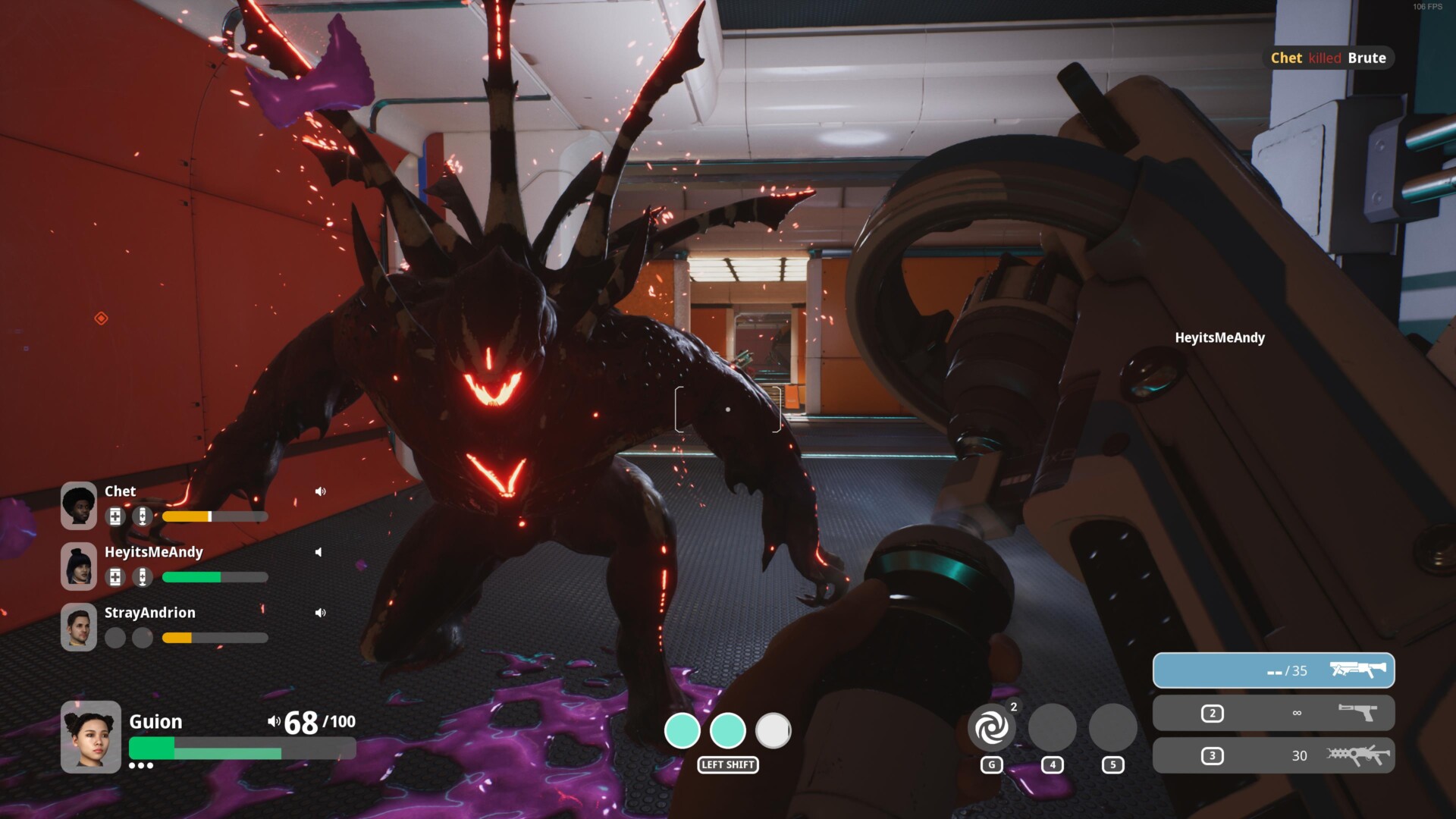
Task: Click the "Chet killed Brute" kill feed entry
Action: [x=1328, y=58]
